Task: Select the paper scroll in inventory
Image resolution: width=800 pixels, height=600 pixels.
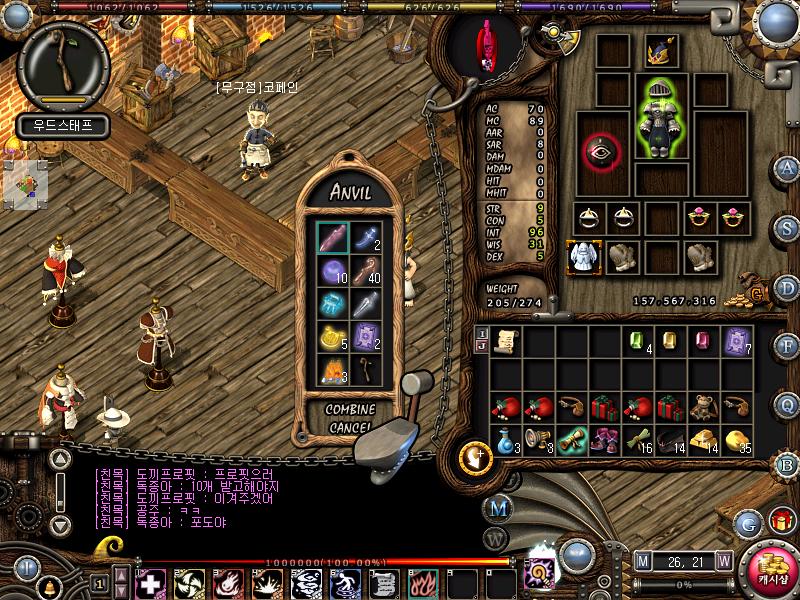Action: pyautogui.click(x=506, y=341)
